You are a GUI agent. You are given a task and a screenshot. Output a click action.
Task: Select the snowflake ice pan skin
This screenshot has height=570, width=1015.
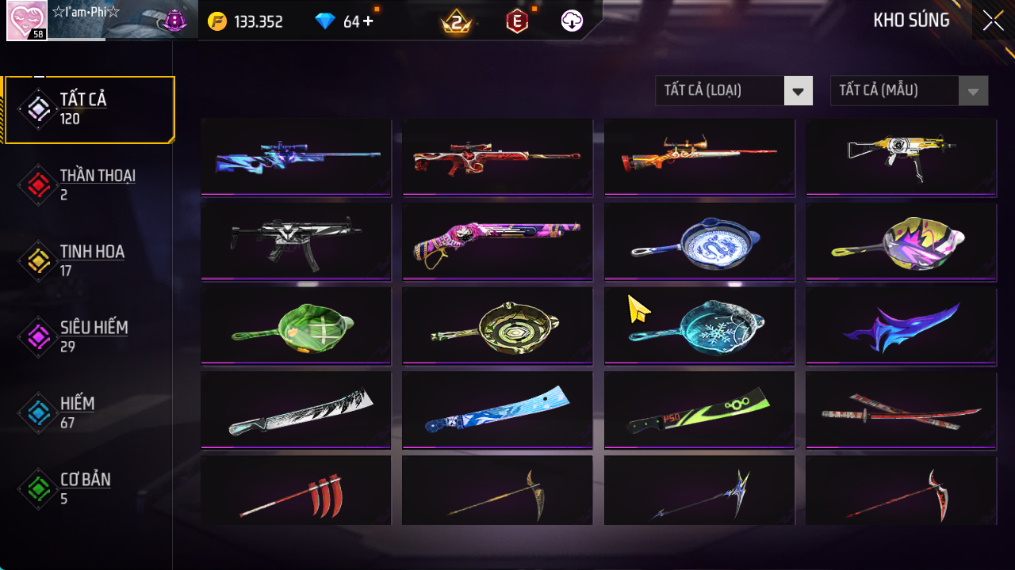point(699,325)
